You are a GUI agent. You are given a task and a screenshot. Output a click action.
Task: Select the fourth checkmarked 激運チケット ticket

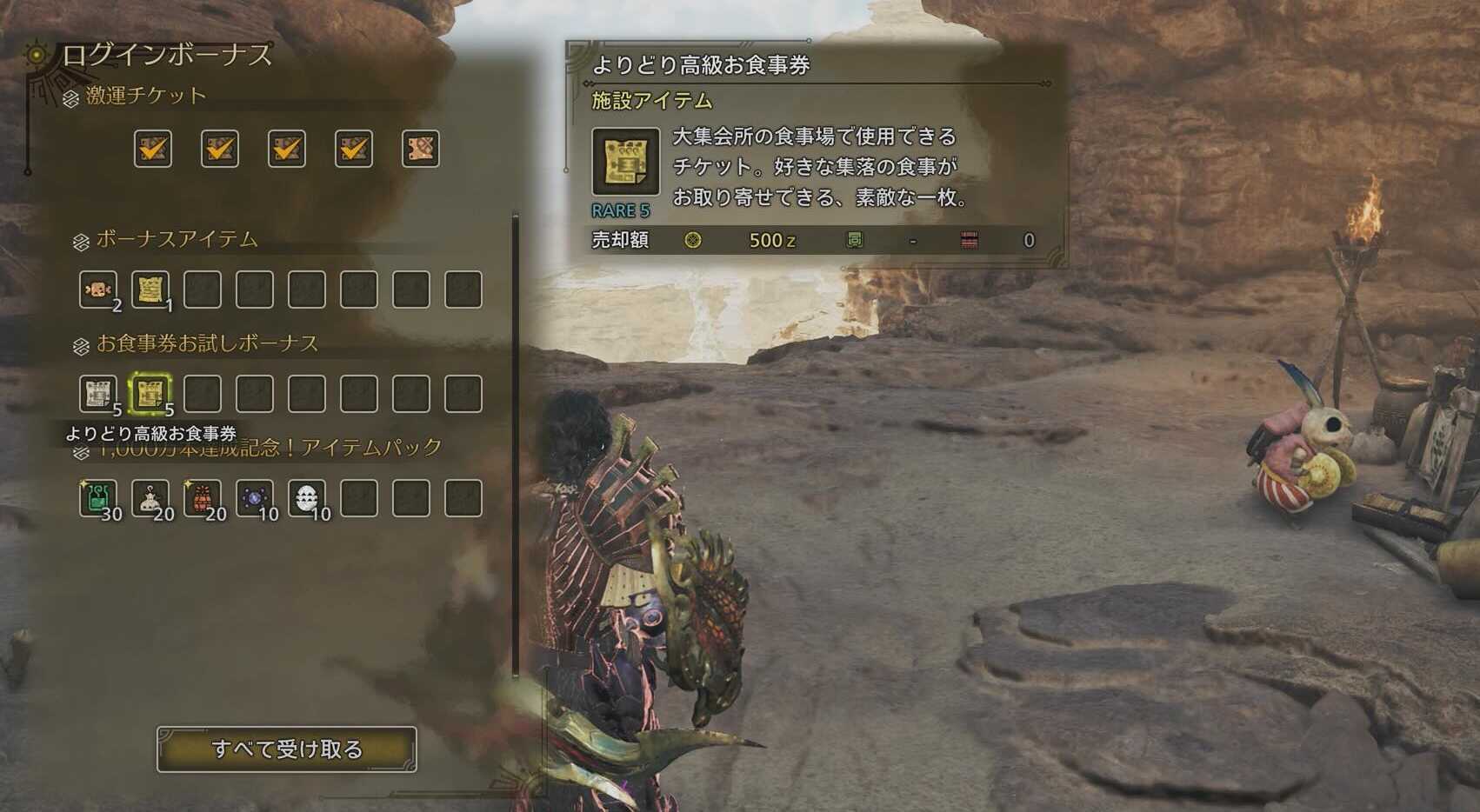pos(353,150)
